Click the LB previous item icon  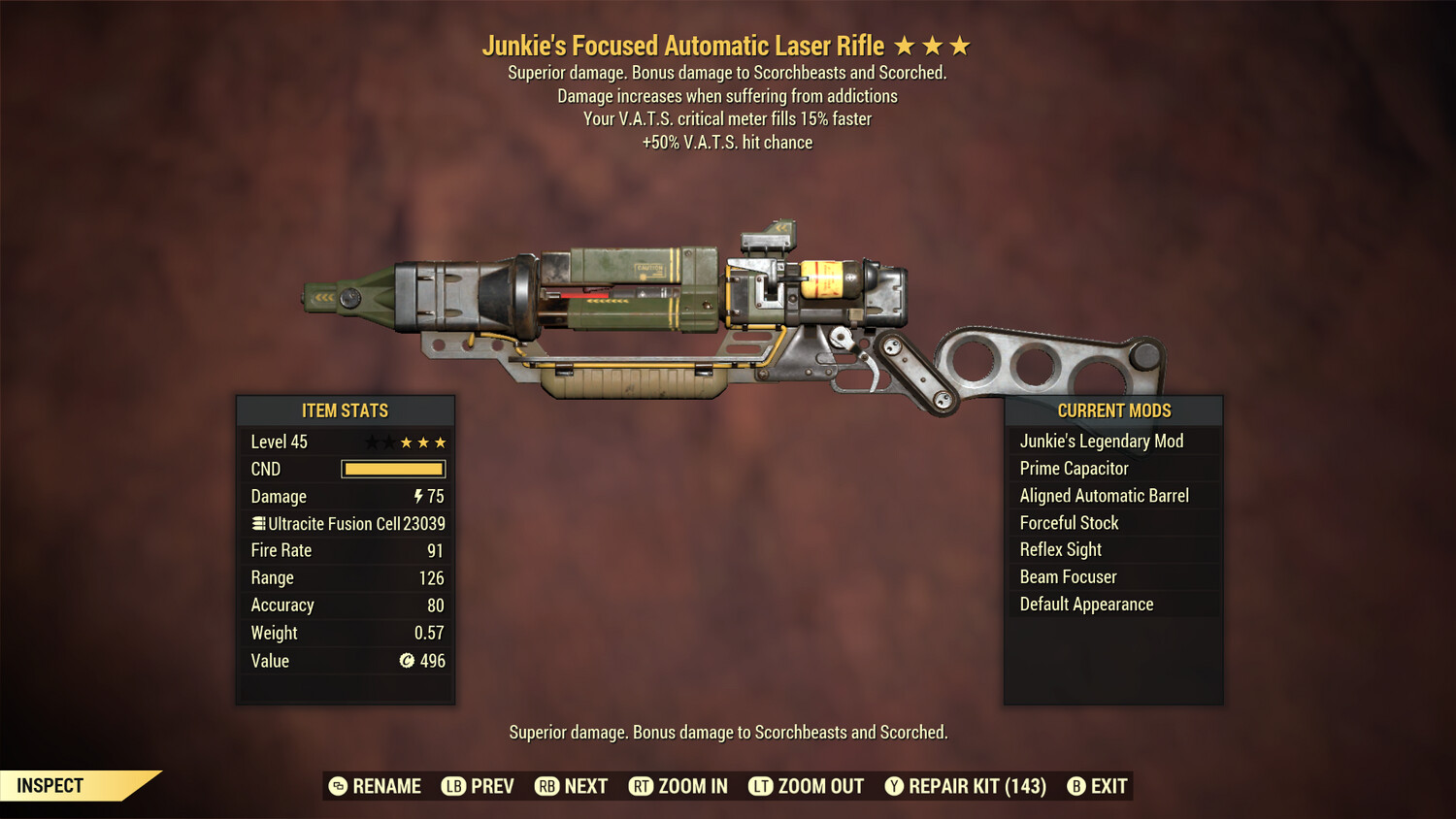pos(452,786)
